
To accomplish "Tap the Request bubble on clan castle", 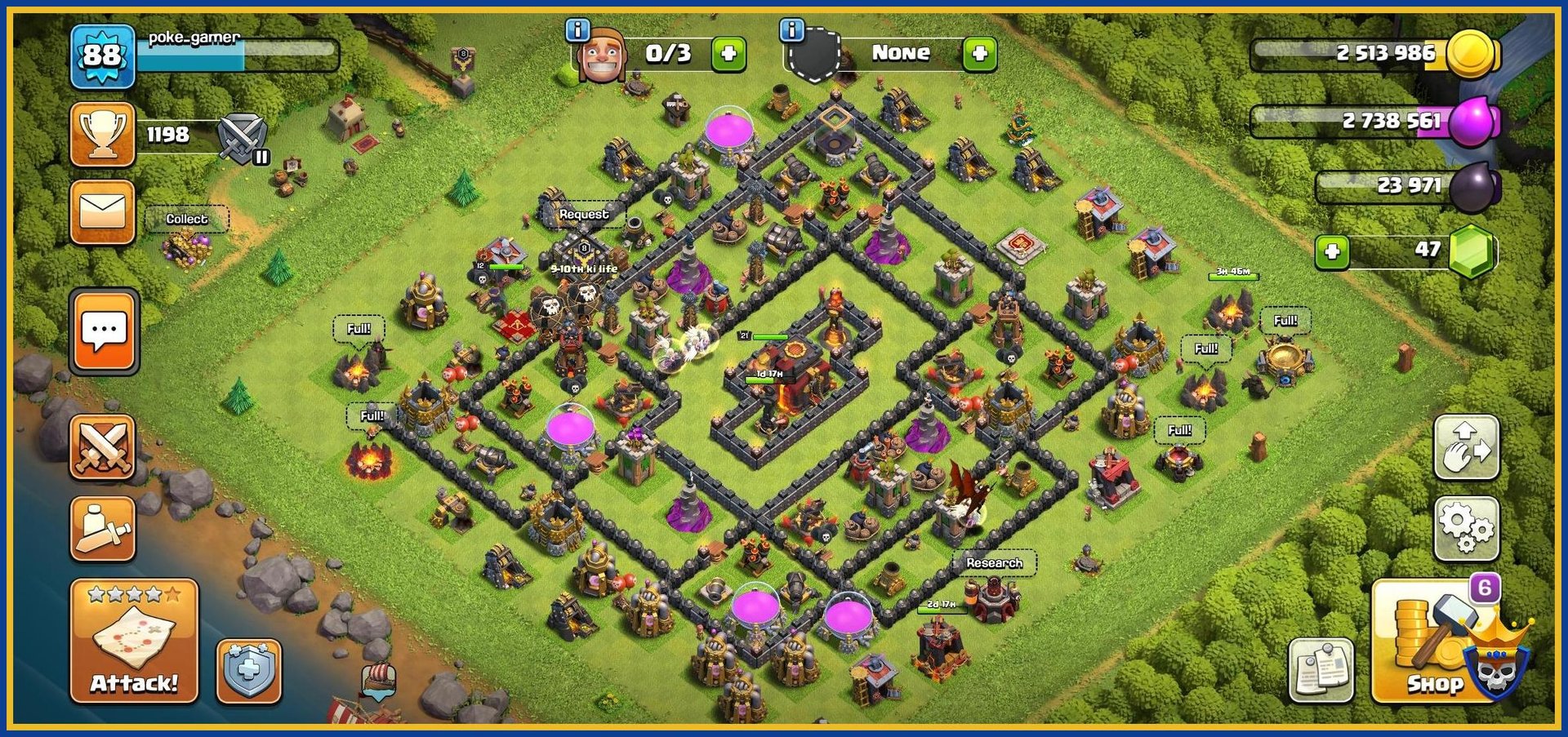I will [583, 214].
